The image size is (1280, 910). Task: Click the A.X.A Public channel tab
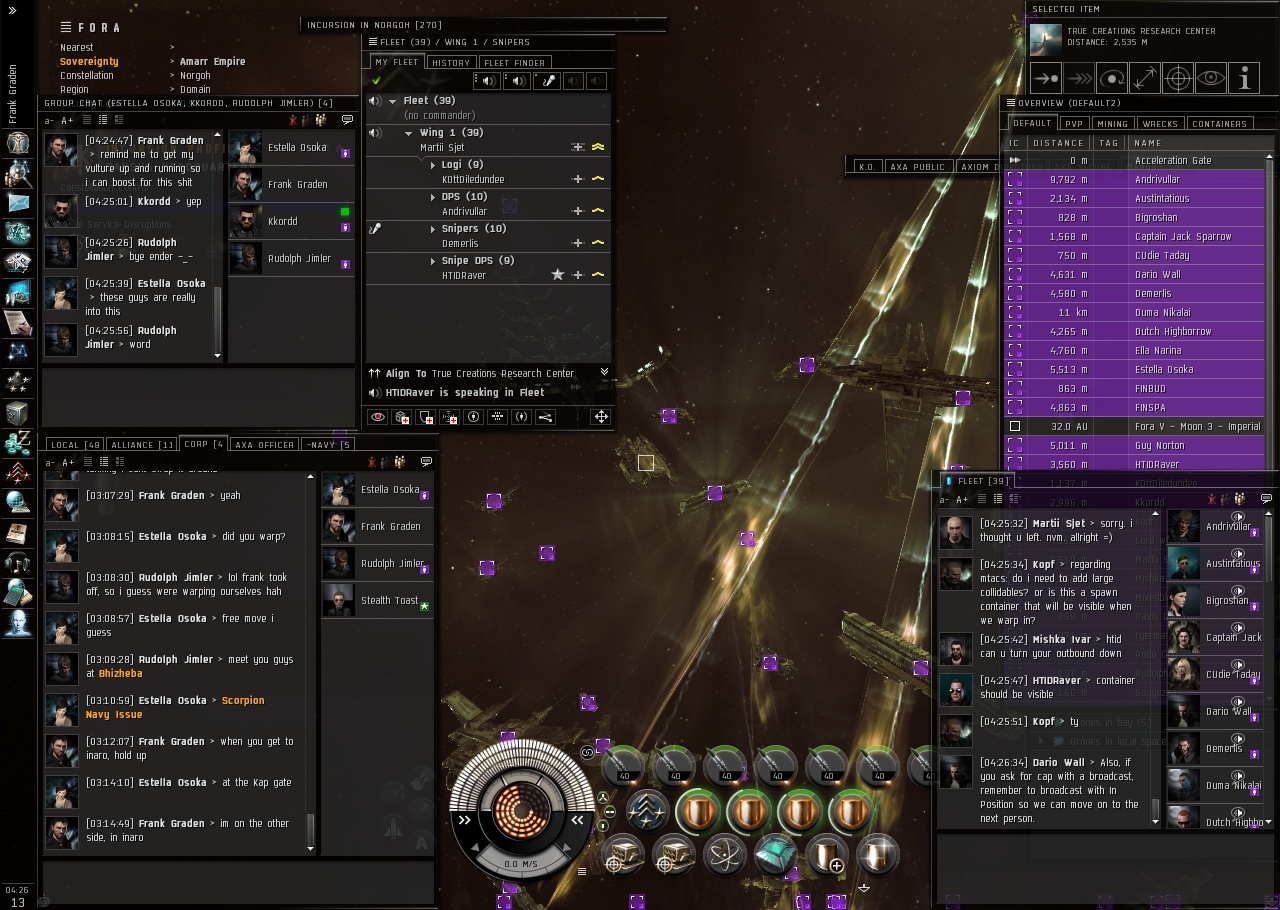917,167
